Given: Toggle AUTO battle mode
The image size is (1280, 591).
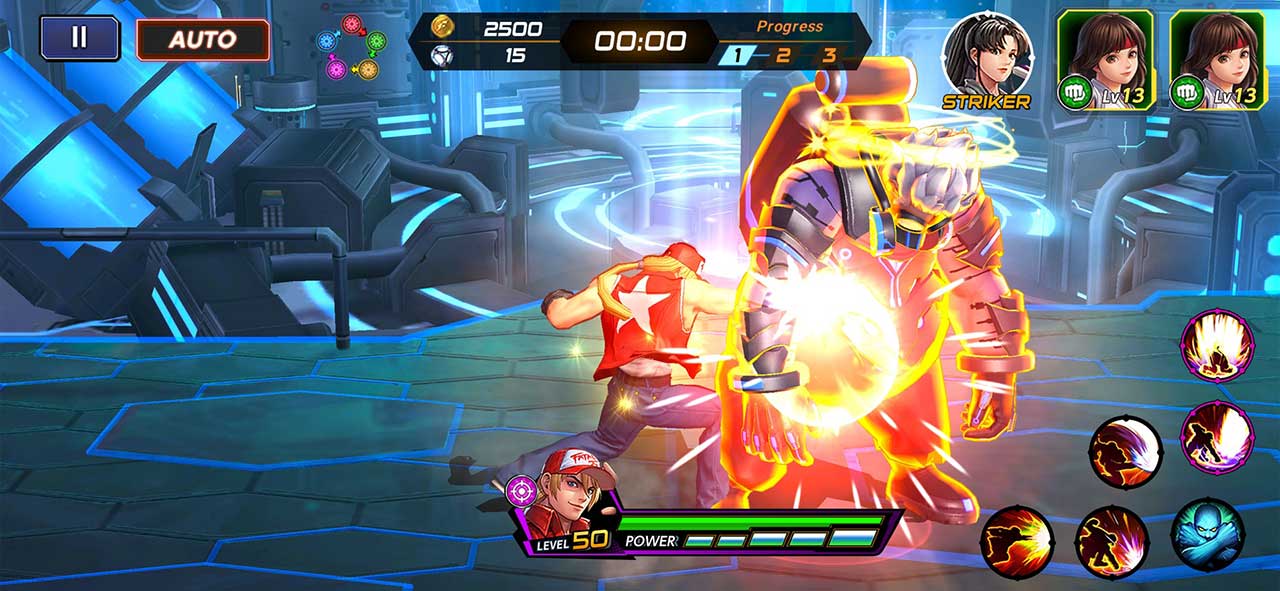Looking at the screenshot, I should [x=203, y=40].
